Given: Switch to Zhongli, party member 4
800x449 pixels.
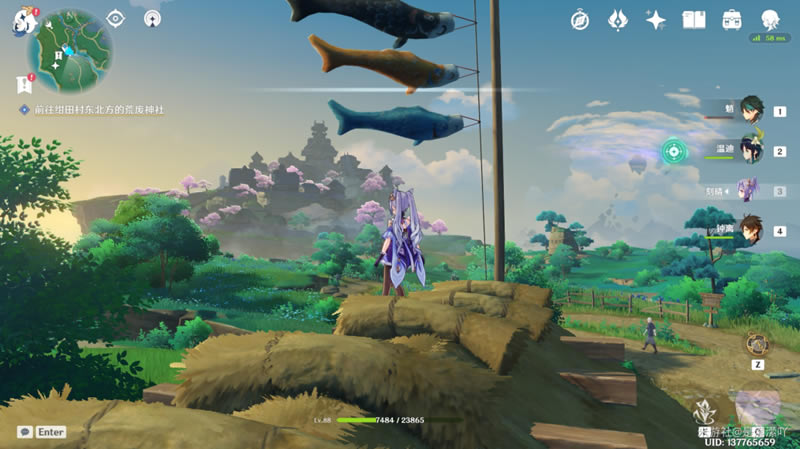Looking at the screenshot, I should click(x=751, y=230).
